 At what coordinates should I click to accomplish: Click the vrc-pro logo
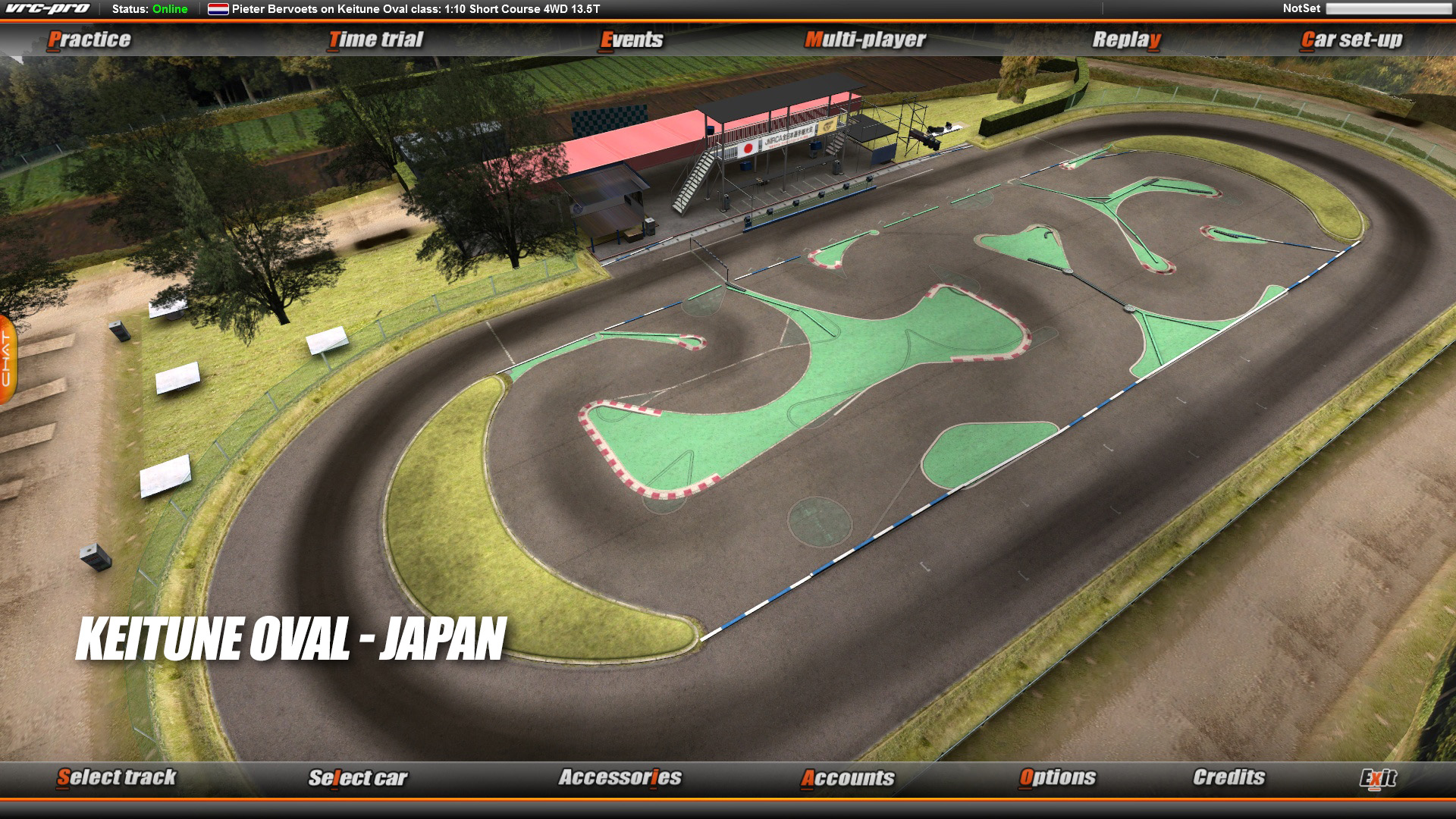coord(47,8)
